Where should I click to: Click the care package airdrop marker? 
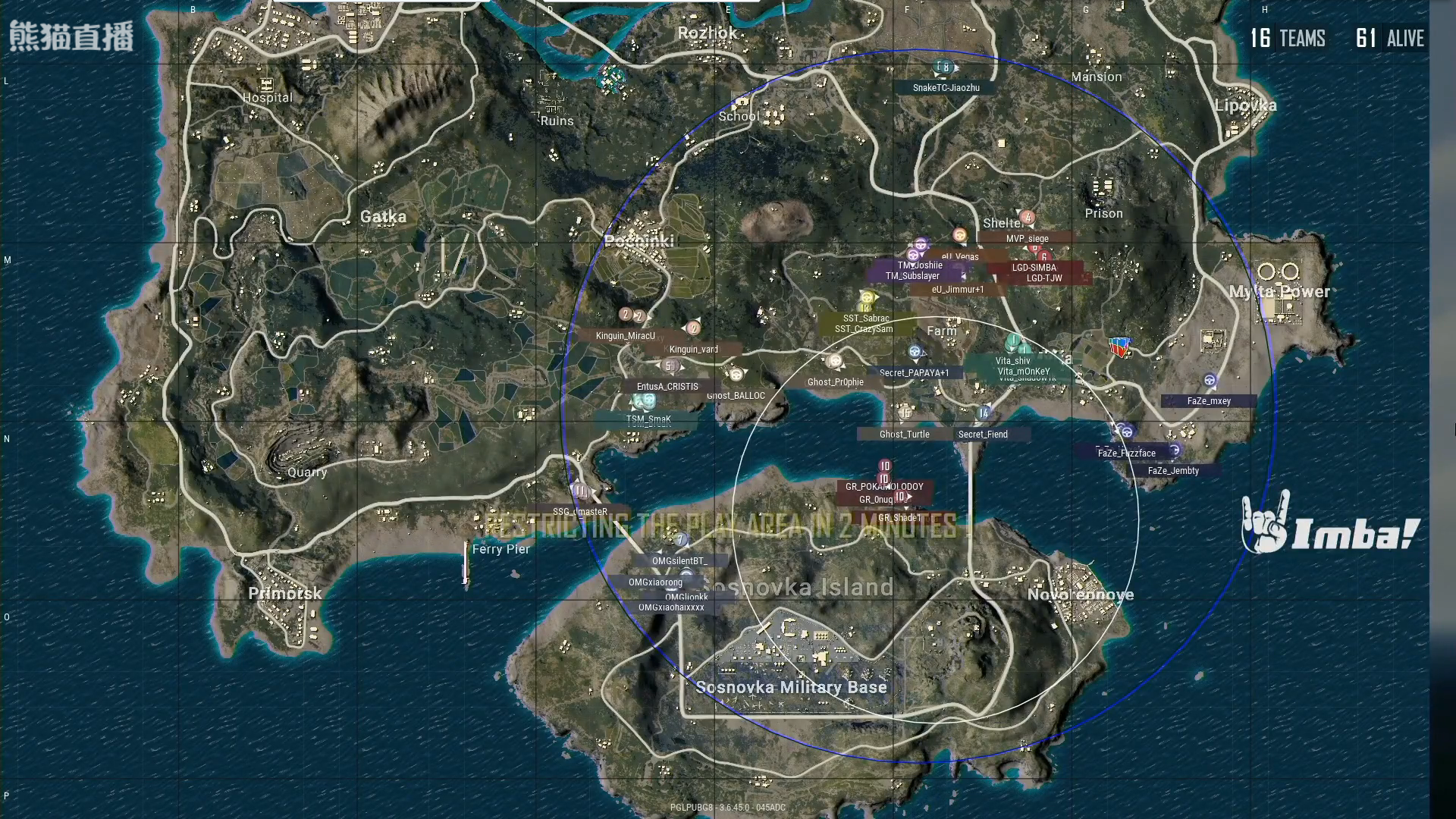(x=1117, y=347)
